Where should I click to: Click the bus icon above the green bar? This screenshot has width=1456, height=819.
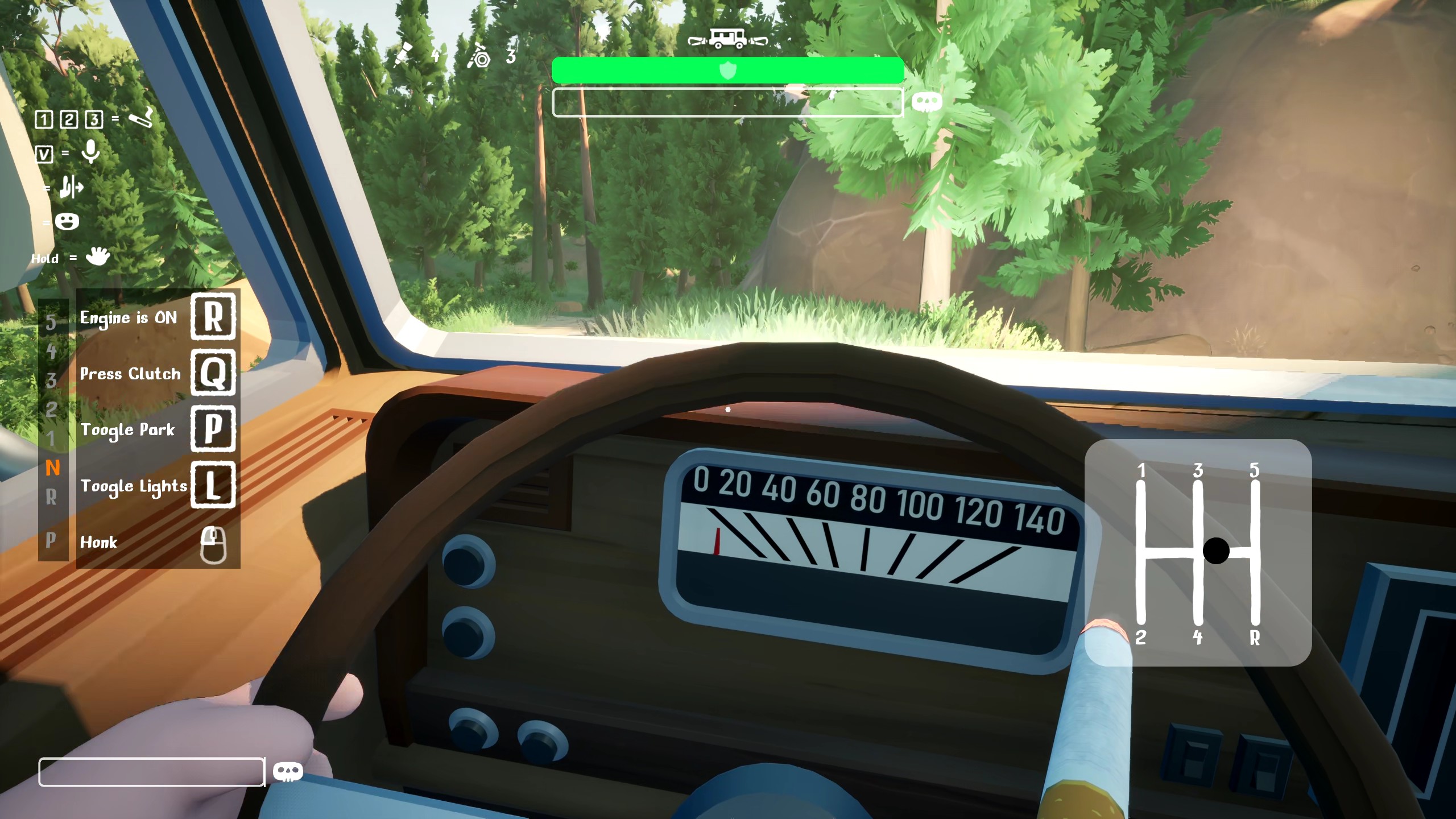pos(727,39)
